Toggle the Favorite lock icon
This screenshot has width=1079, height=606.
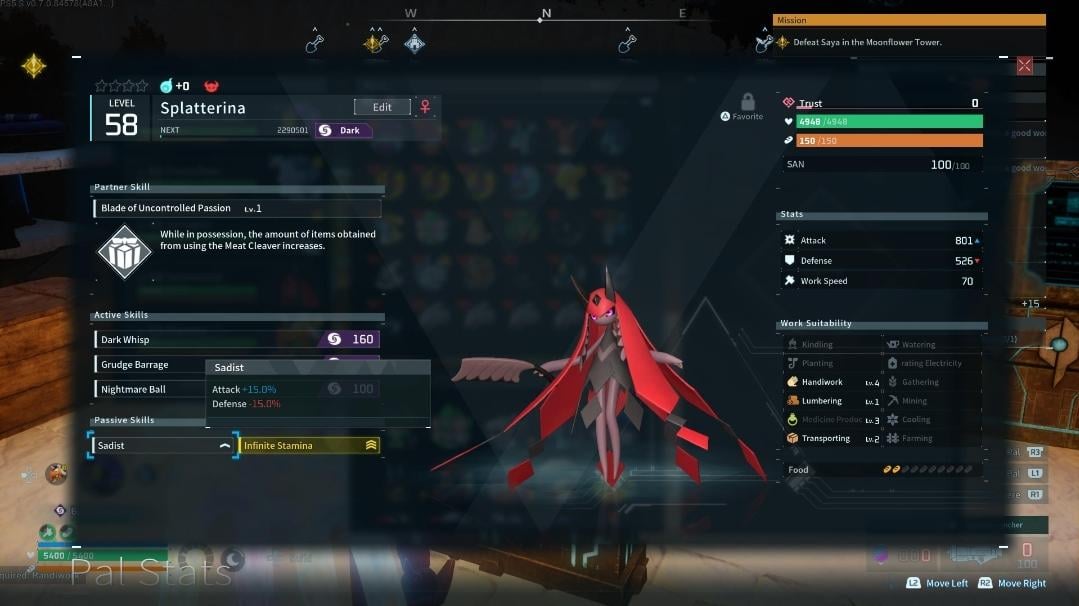[747, 102]
